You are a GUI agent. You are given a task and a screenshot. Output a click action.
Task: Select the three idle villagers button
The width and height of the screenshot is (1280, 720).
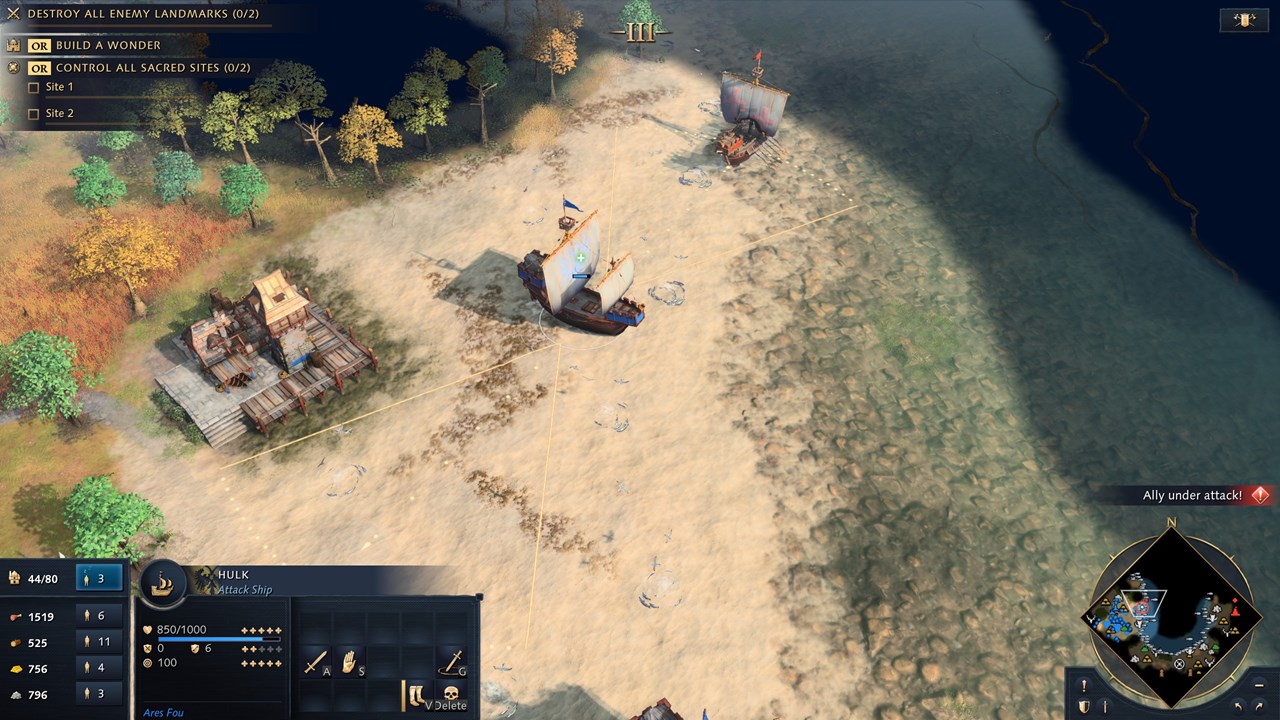100,578
